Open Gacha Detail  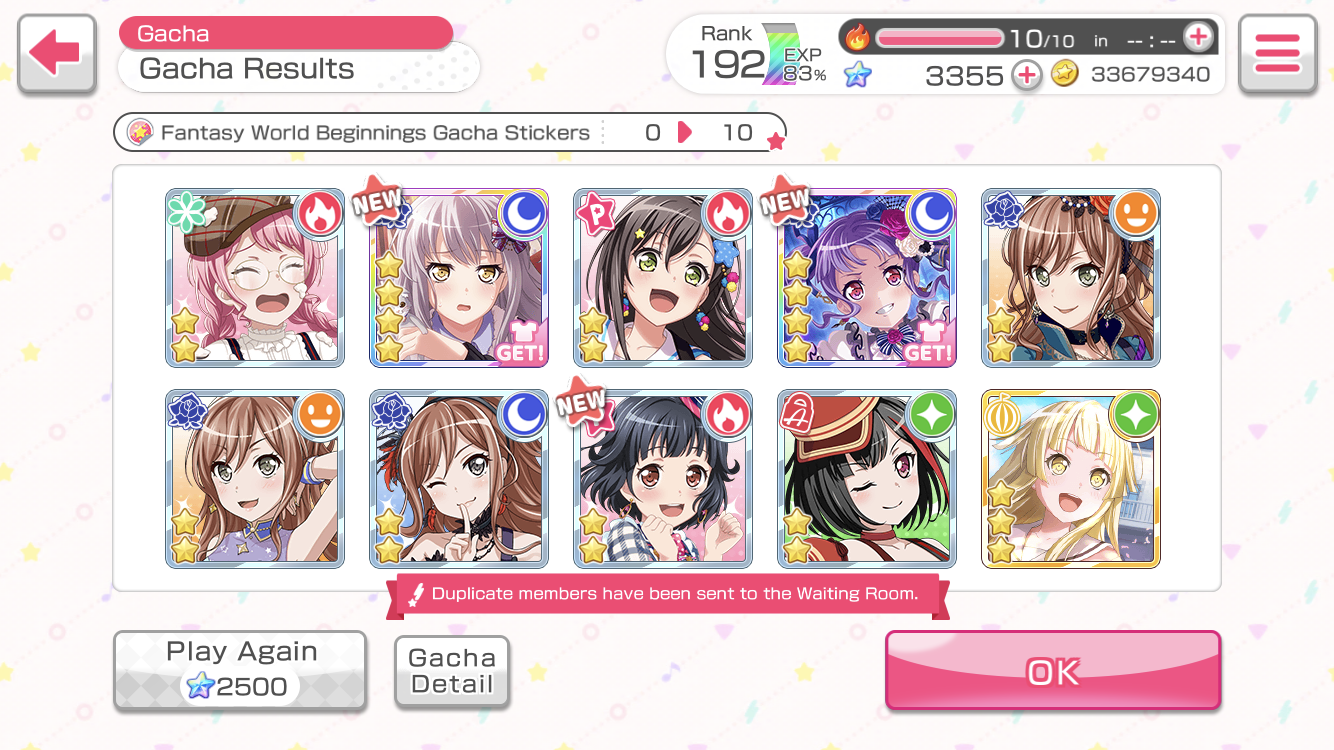coord(452,672)
